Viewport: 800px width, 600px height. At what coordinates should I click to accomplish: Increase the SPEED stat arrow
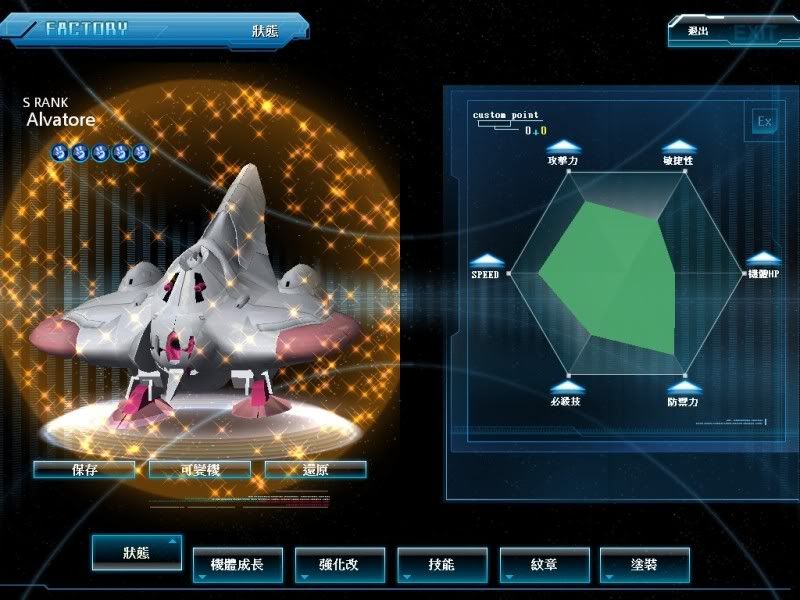point(486,260)
